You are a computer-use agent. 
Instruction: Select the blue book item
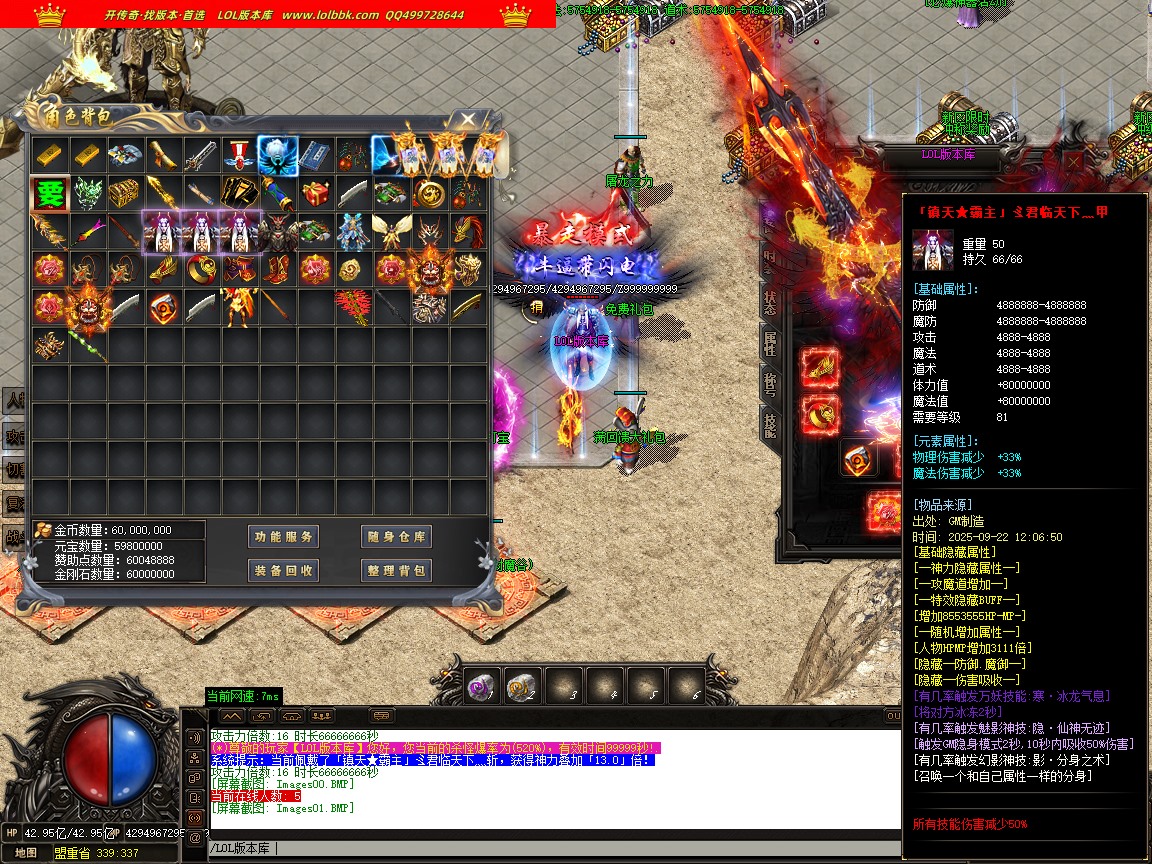pos(316,154)
